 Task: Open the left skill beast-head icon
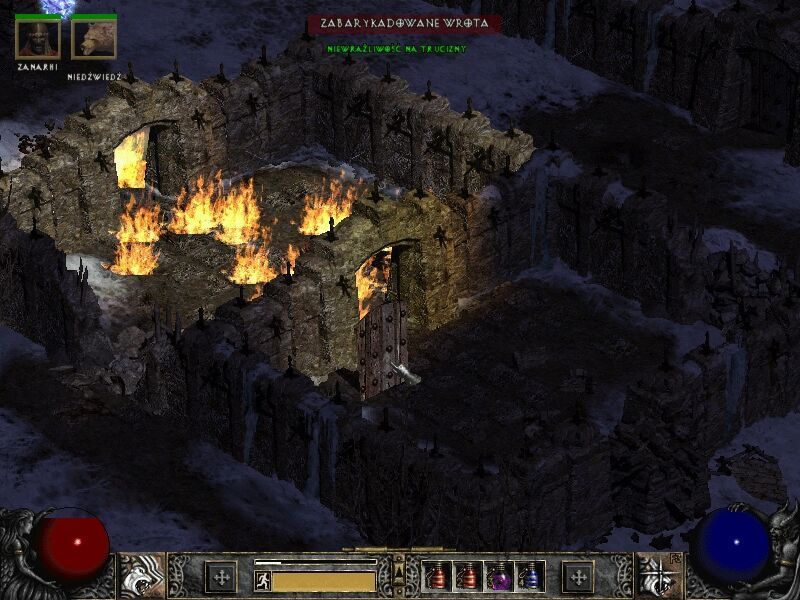(x=142, y=575)
